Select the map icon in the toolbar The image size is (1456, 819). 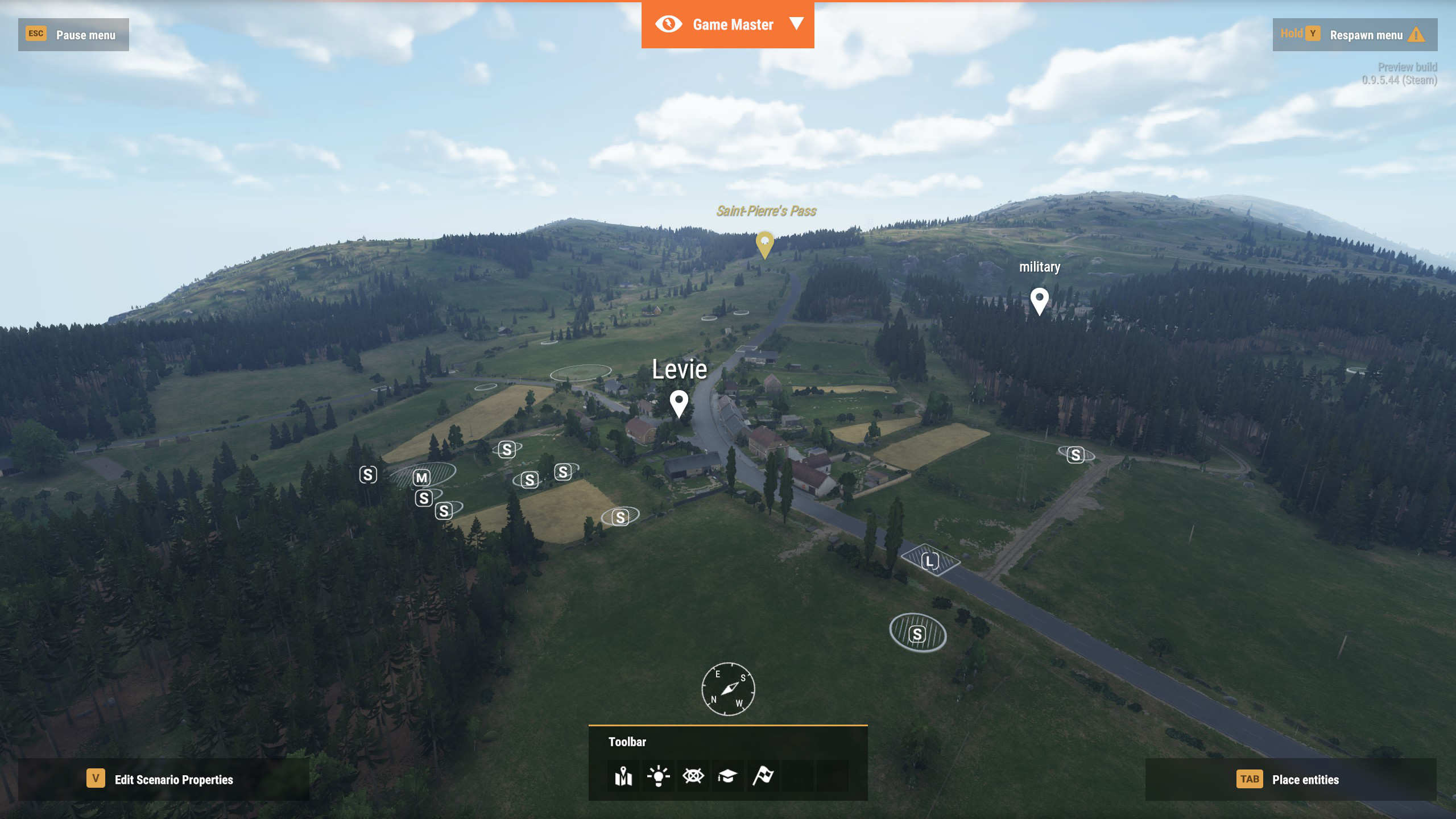pos(623,776)
